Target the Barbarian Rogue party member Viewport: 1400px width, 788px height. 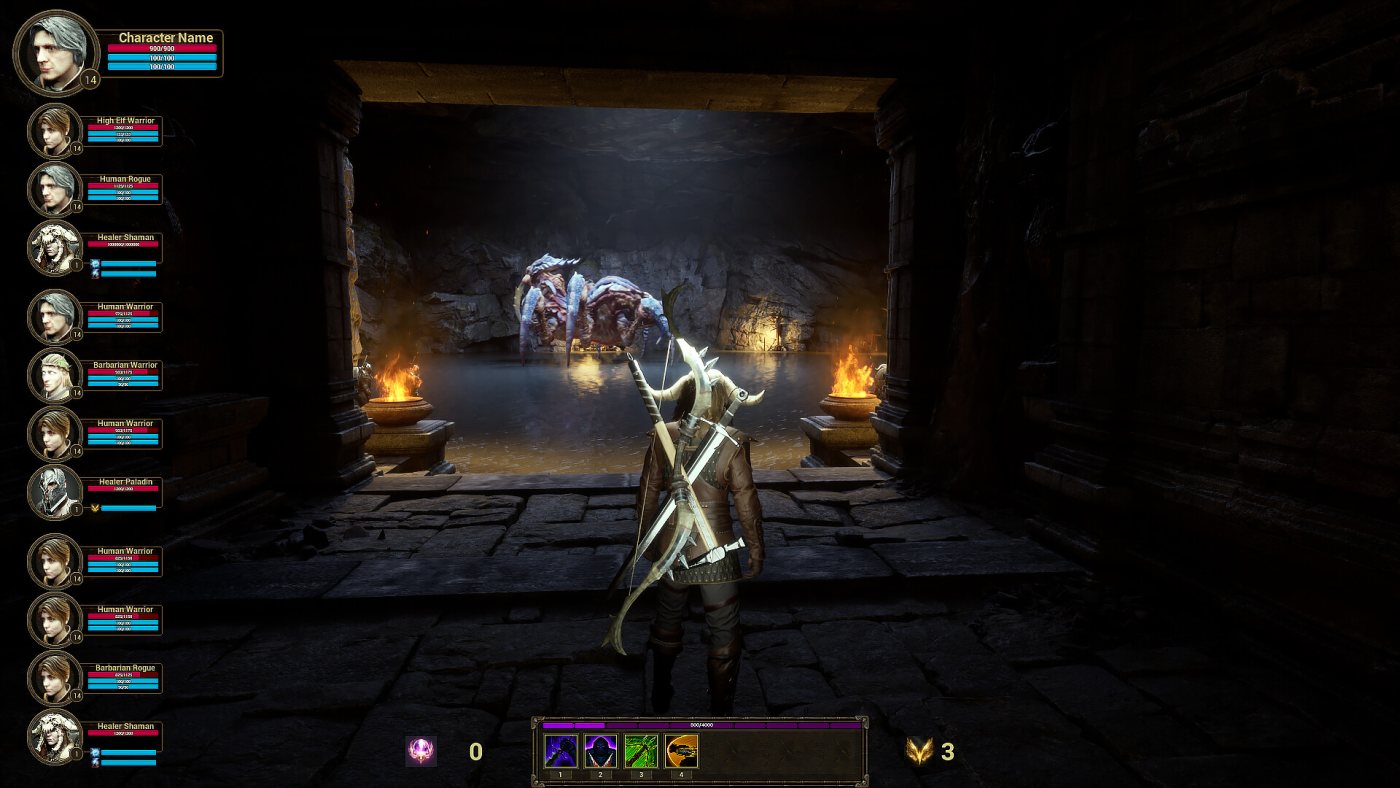(x=54, y=677)
